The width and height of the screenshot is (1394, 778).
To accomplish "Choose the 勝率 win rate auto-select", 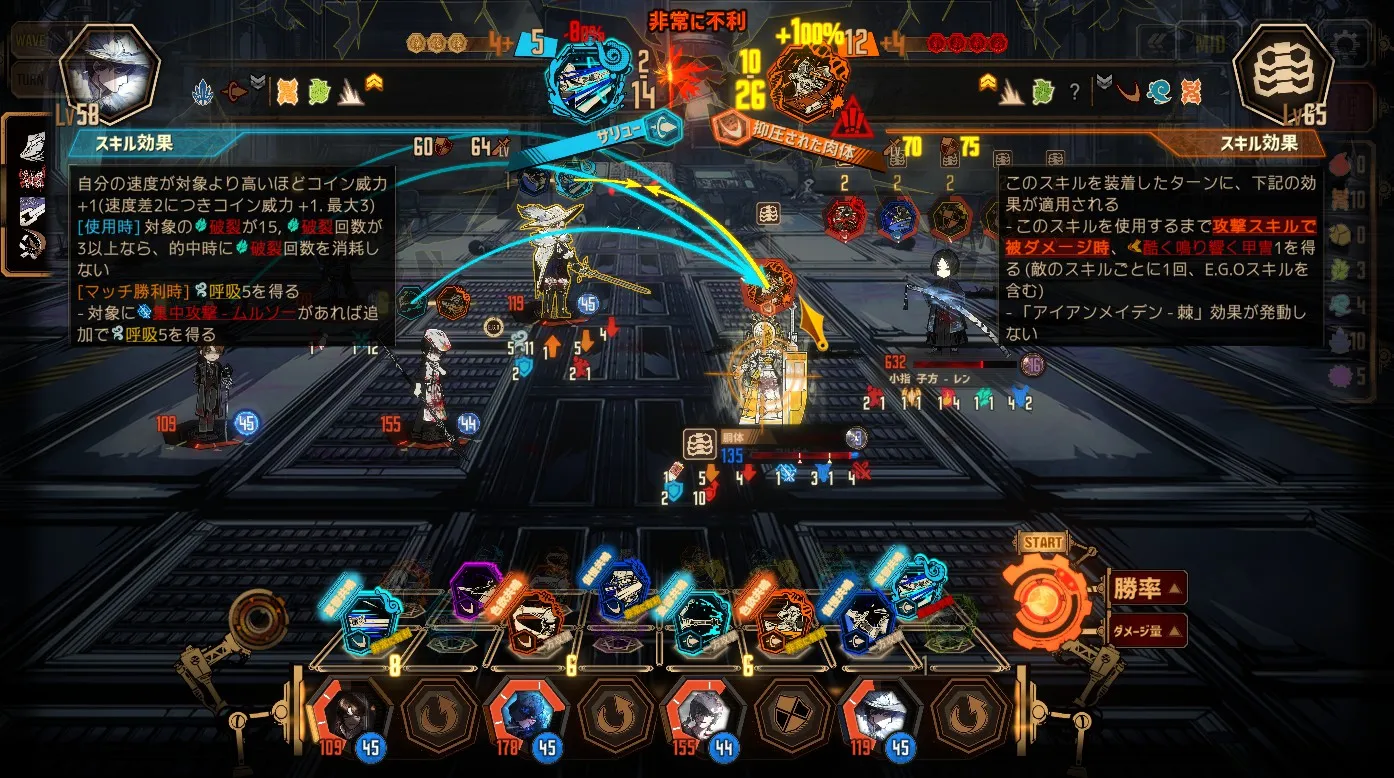I will click(x=1147, y=588).
